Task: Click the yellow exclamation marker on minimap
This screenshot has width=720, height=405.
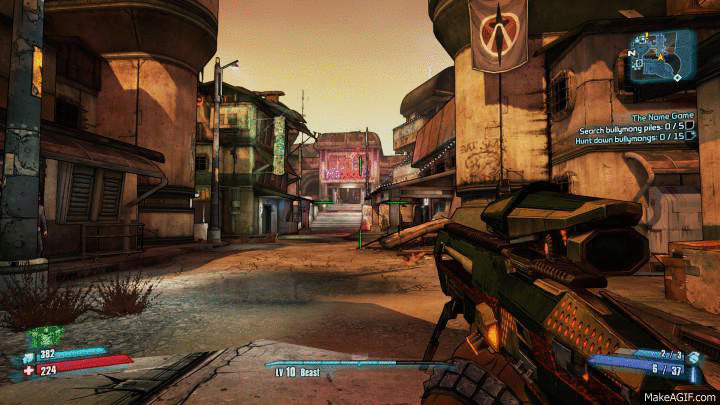Action: [x=647, y=37]
